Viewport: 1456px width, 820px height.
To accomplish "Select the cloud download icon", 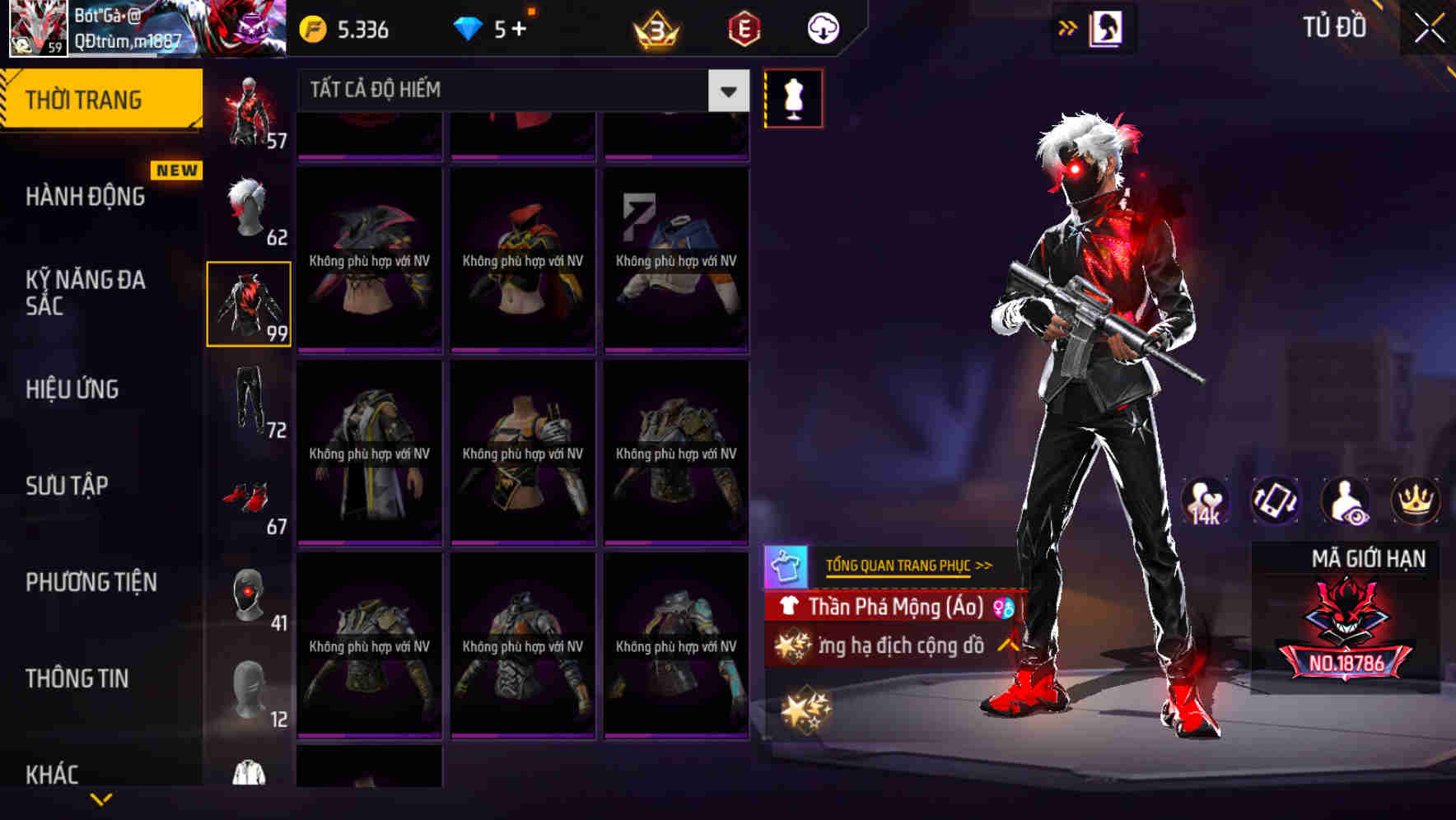I will point(821,27).
